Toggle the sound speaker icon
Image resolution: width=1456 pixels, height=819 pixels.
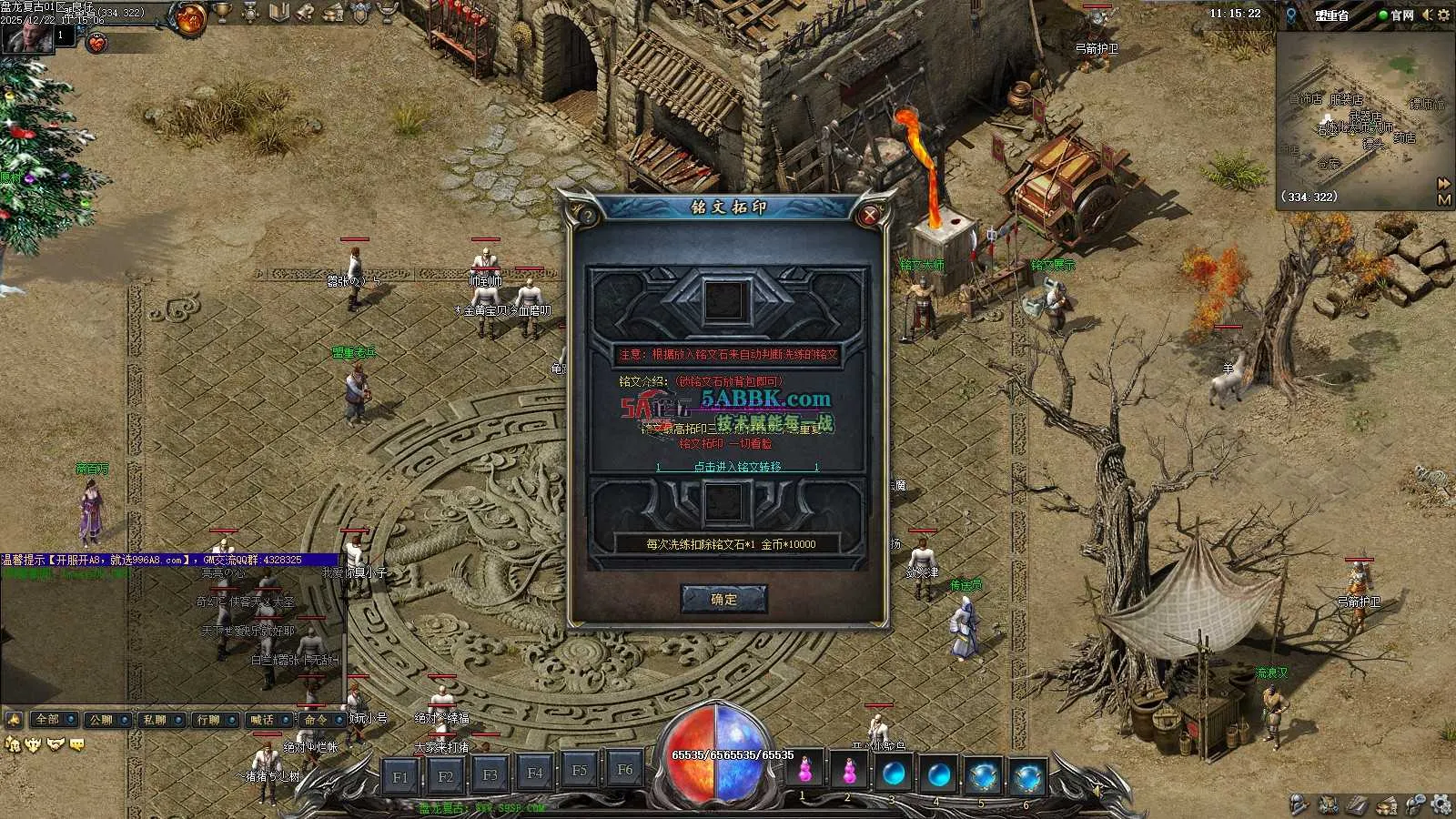click(x=1427, y=15)
